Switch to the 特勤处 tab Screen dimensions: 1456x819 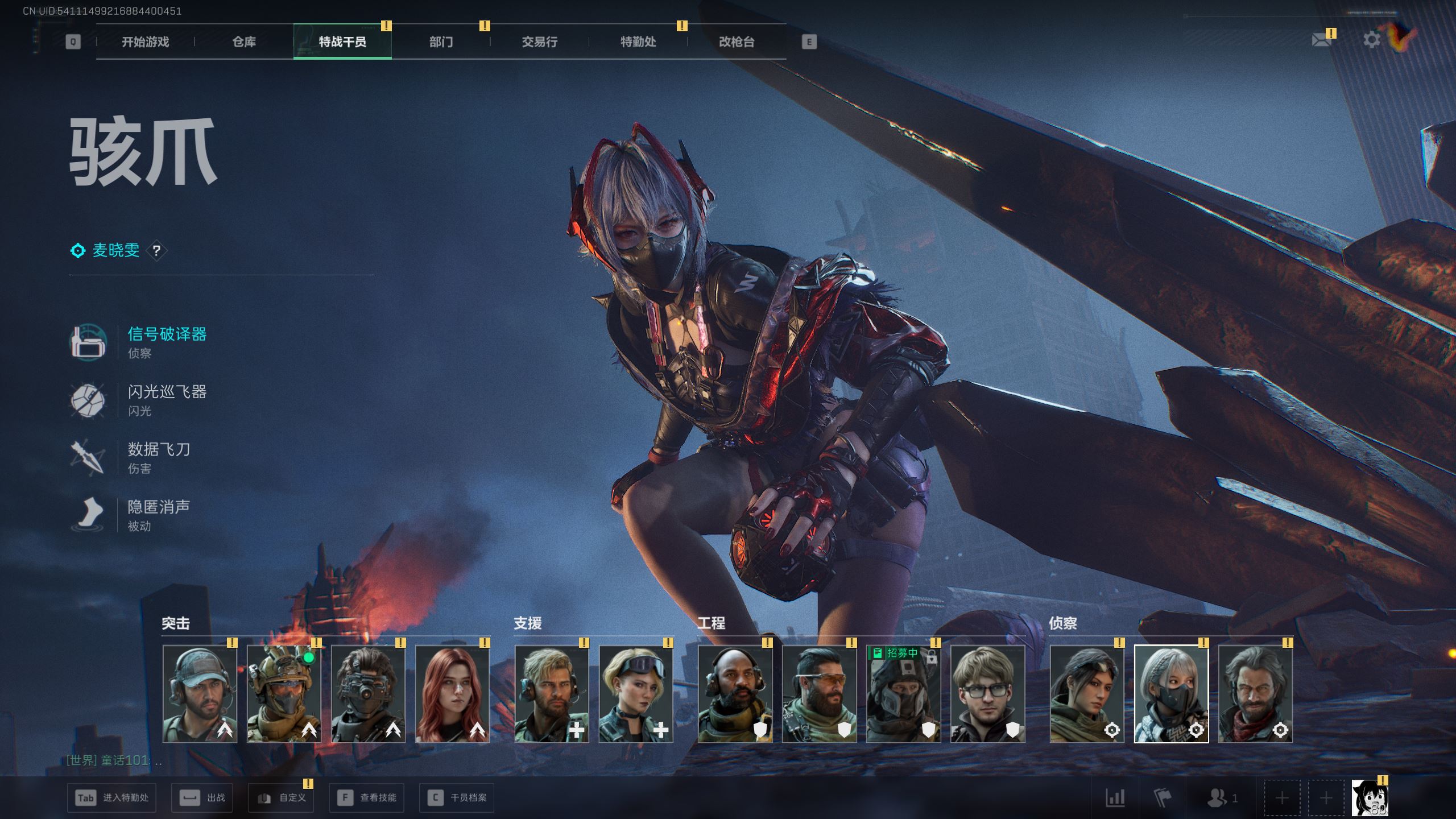tap(638, 42)
